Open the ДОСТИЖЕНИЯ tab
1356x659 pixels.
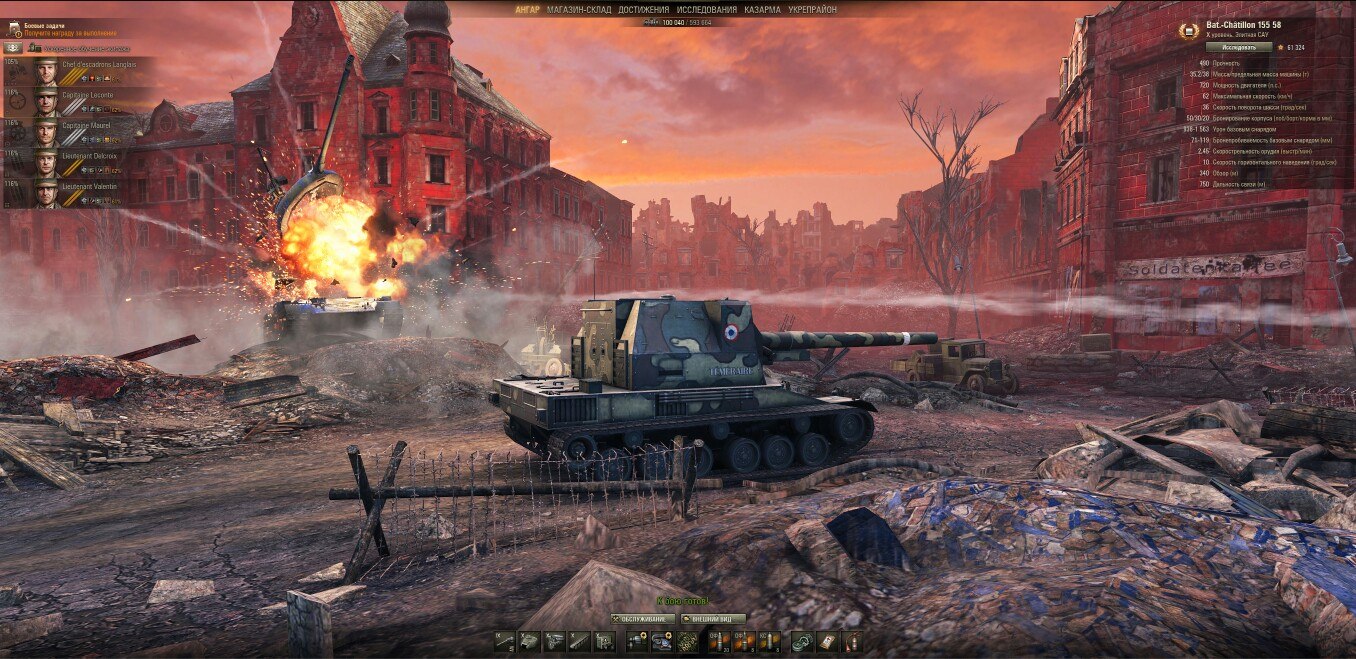(643, 9)
